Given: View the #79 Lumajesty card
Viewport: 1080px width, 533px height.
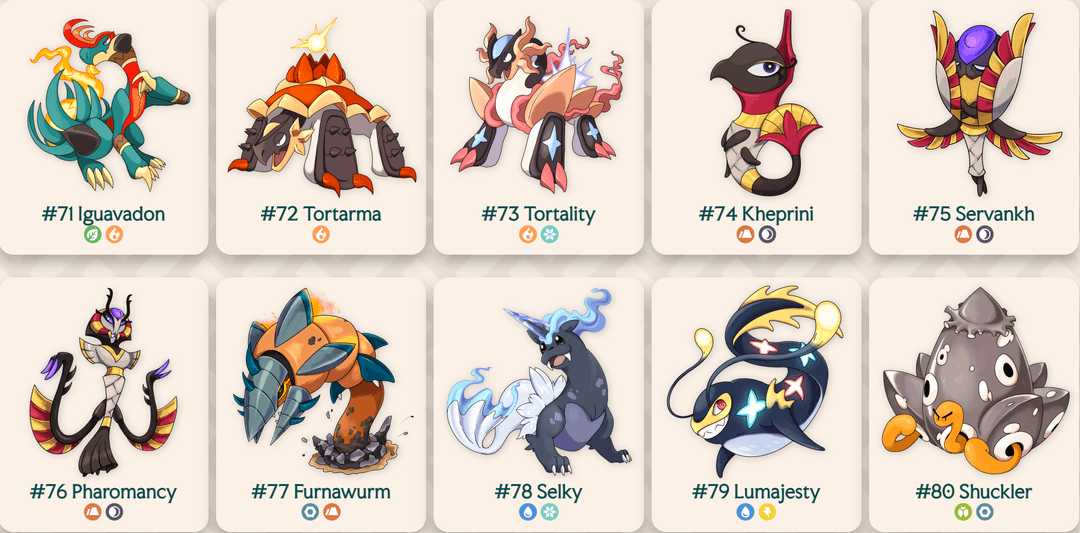Looking at the screenshot, I should 756,400.
